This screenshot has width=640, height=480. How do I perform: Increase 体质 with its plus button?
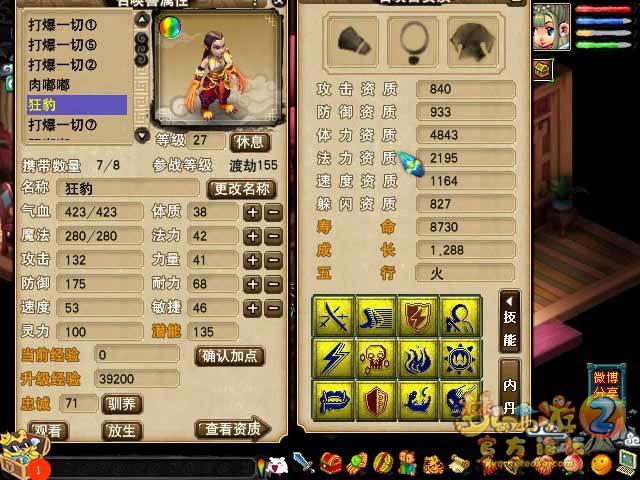pos(253,212)
